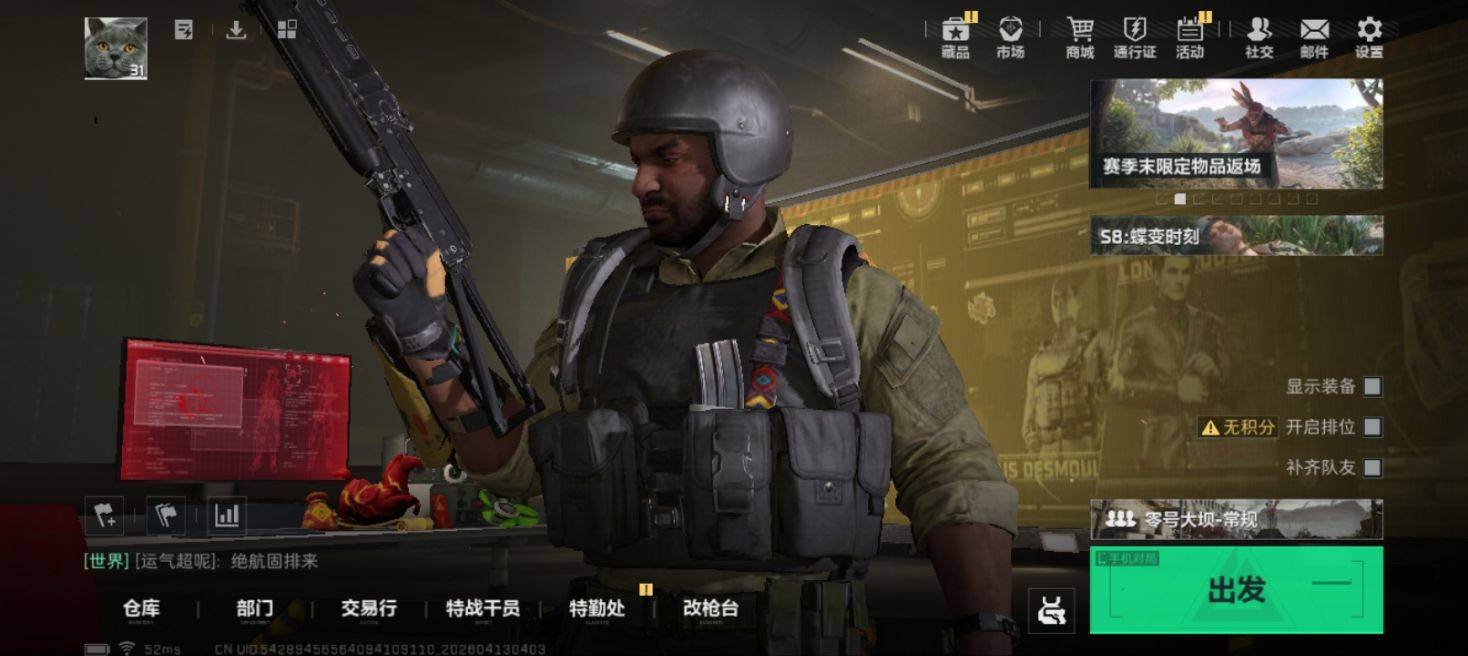The height and width of the screenshot is (656, 1468).
Task: Enable the 开启排位 ranked checkbox
Action: (x=1372, y=427)
